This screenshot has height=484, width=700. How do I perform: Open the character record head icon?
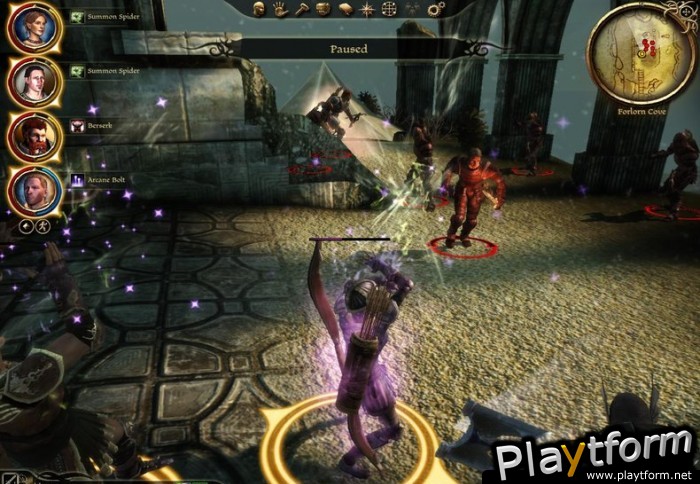[x=257, y=9]
